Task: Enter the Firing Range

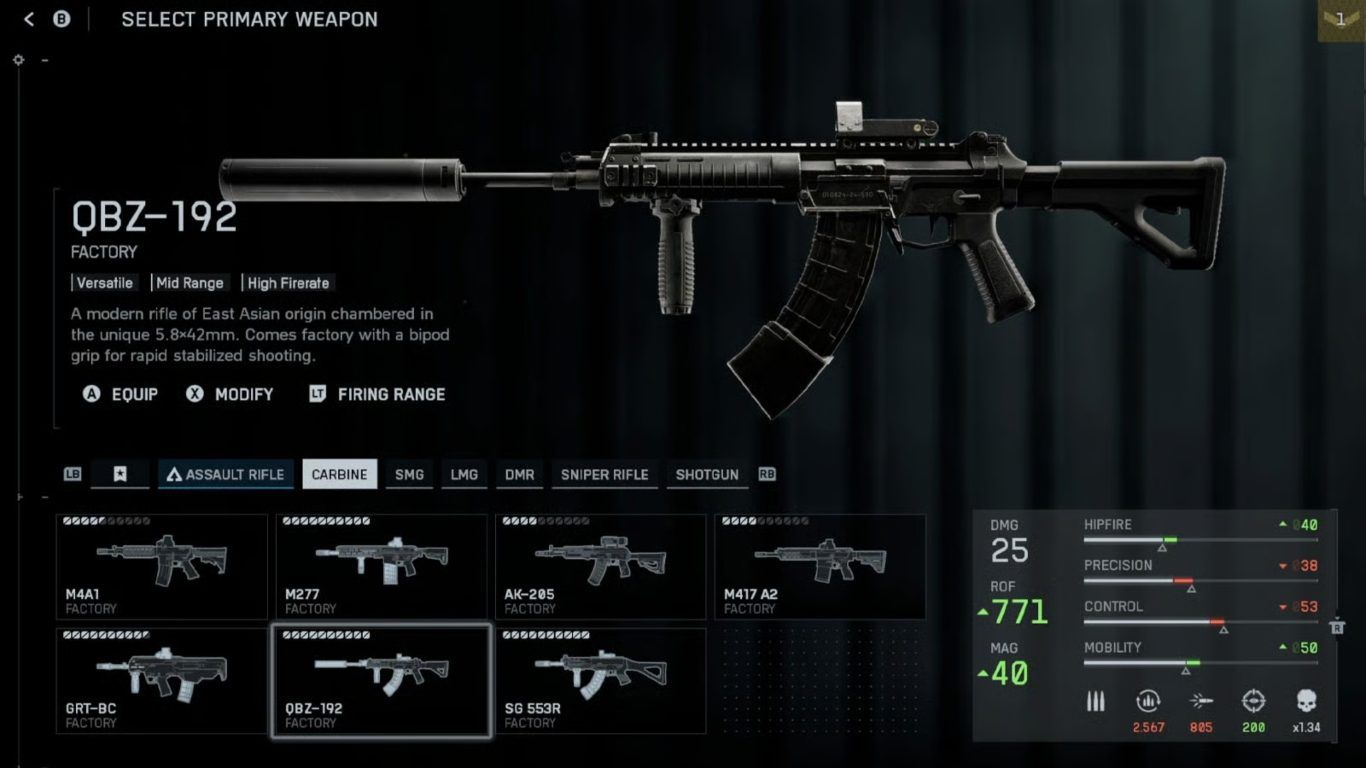Action: [377, 394]
